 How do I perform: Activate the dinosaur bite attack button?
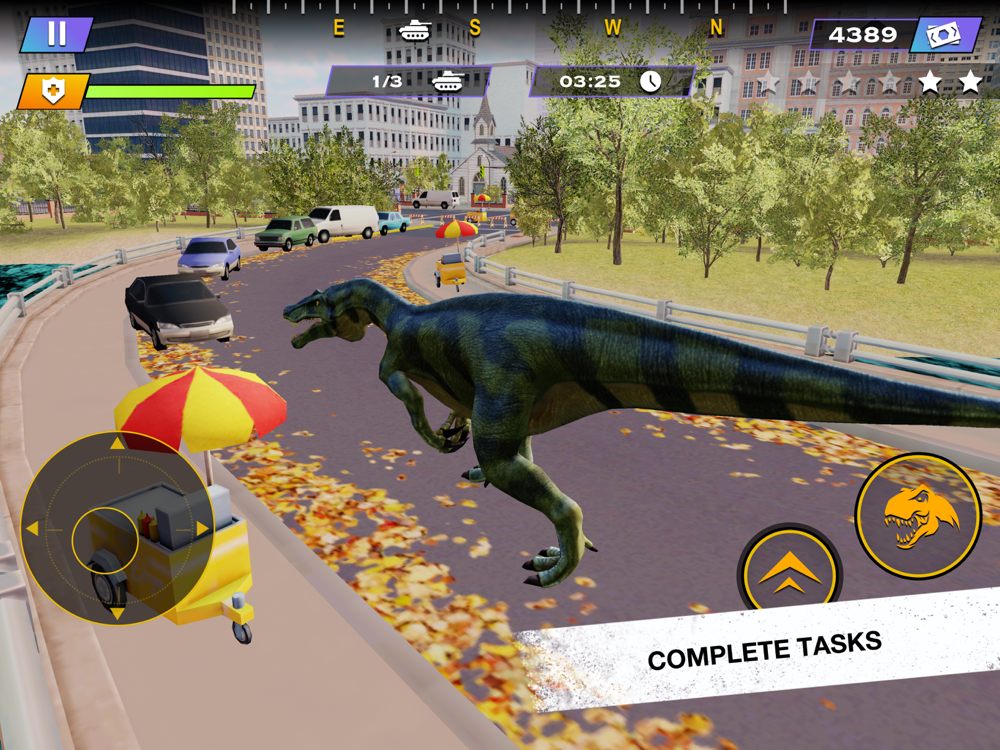(918, 516)
